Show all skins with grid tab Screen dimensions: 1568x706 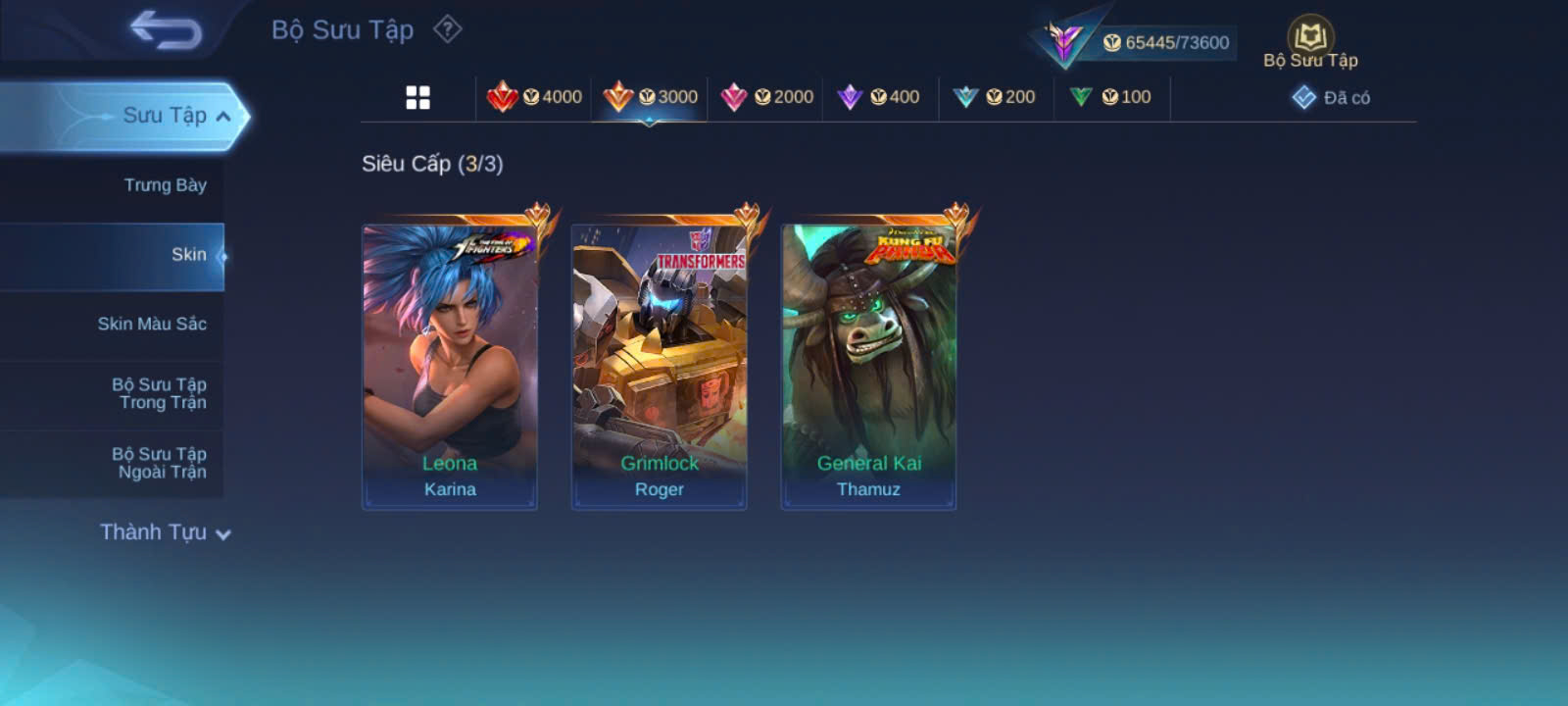417,97
